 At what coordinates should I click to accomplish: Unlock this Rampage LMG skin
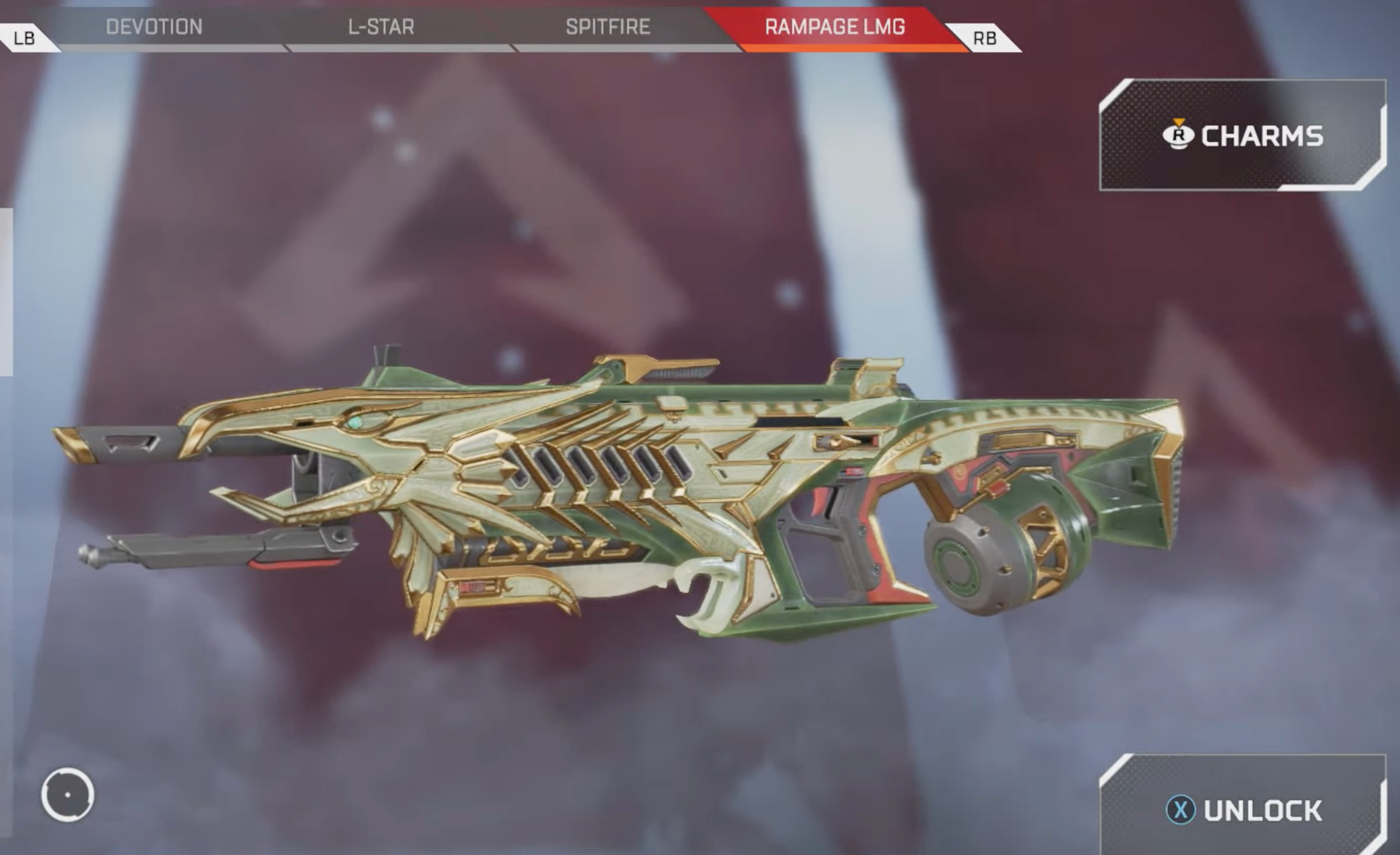pyautogui.click(x=1244, y=810)
